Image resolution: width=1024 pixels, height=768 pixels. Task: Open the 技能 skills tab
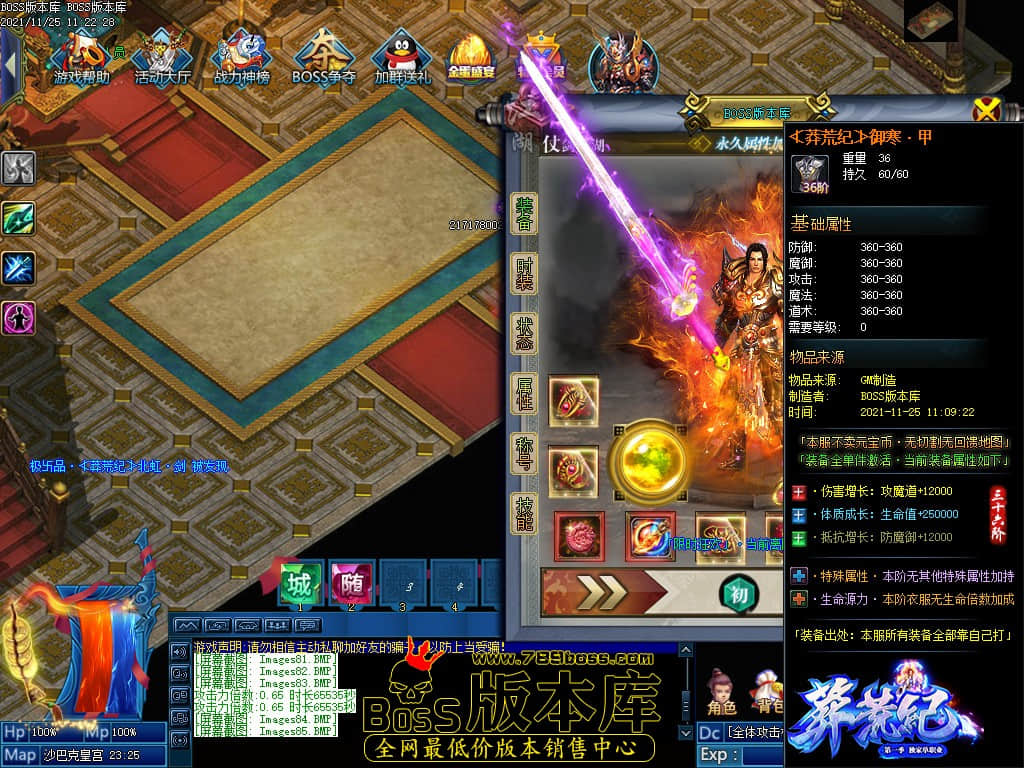524,512
